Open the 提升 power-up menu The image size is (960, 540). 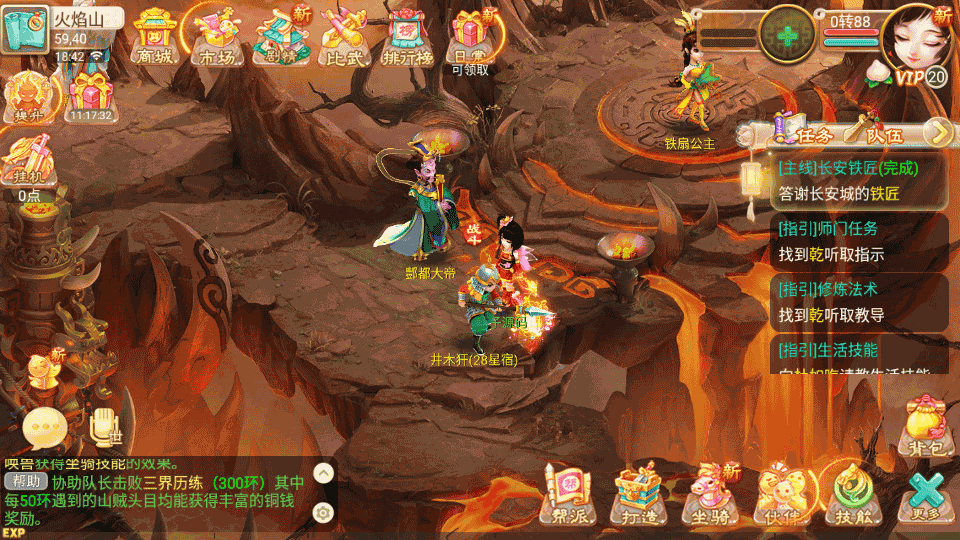25,97
